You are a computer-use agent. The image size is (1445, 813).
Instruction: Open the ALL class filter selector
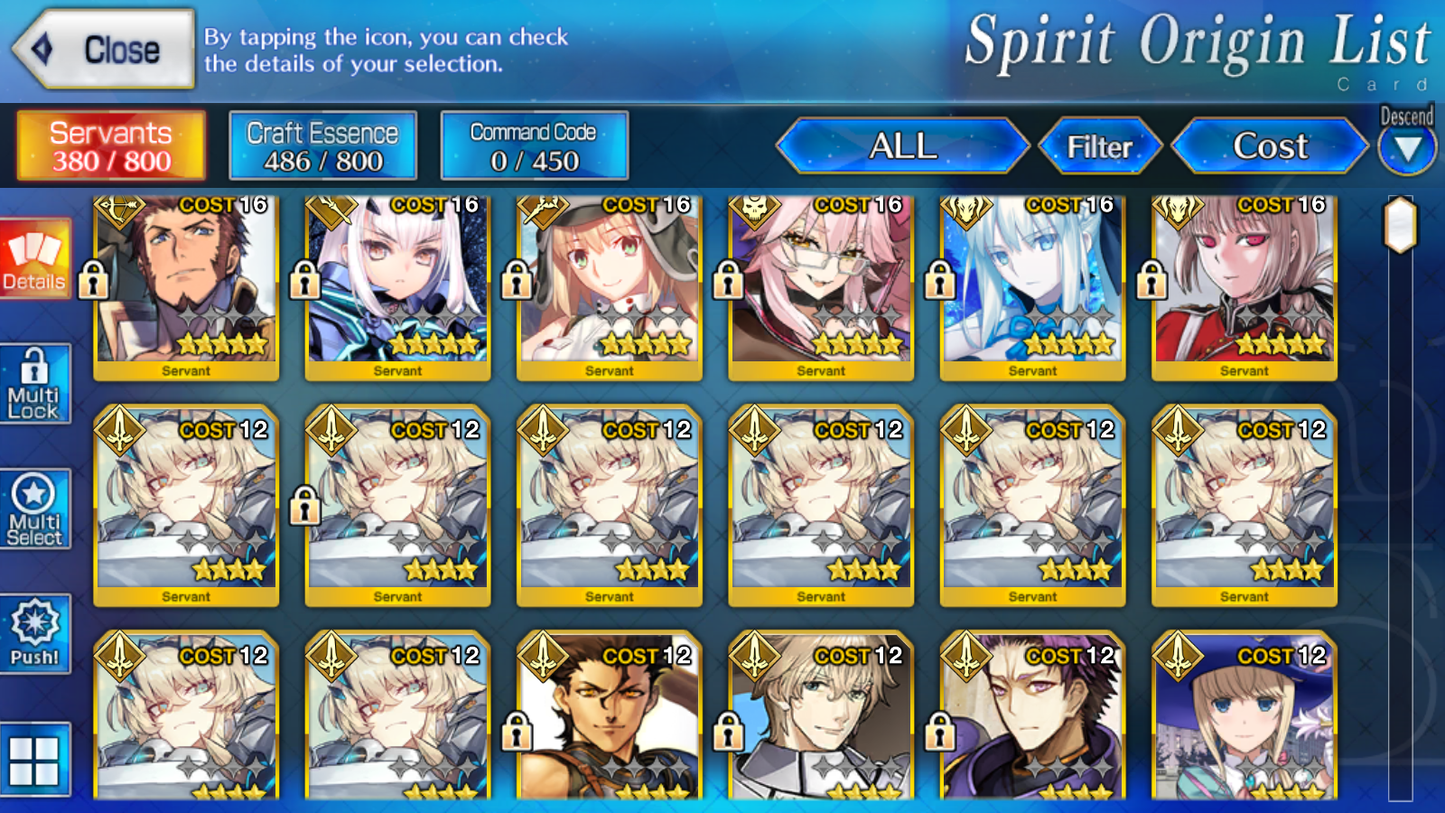[x=902, y=146]
